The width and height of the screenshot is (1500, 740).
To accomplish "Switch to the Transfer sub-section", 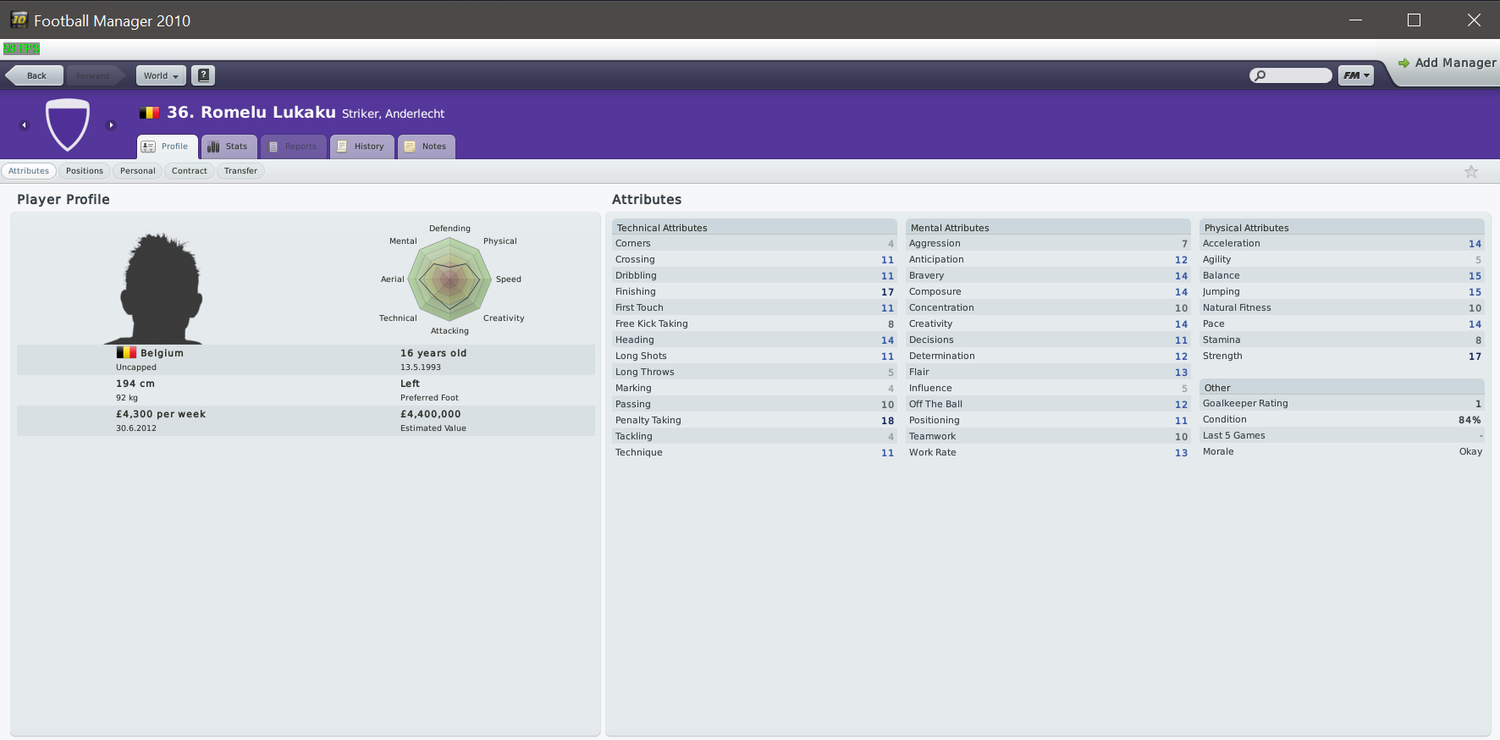I will pos(241,171).
